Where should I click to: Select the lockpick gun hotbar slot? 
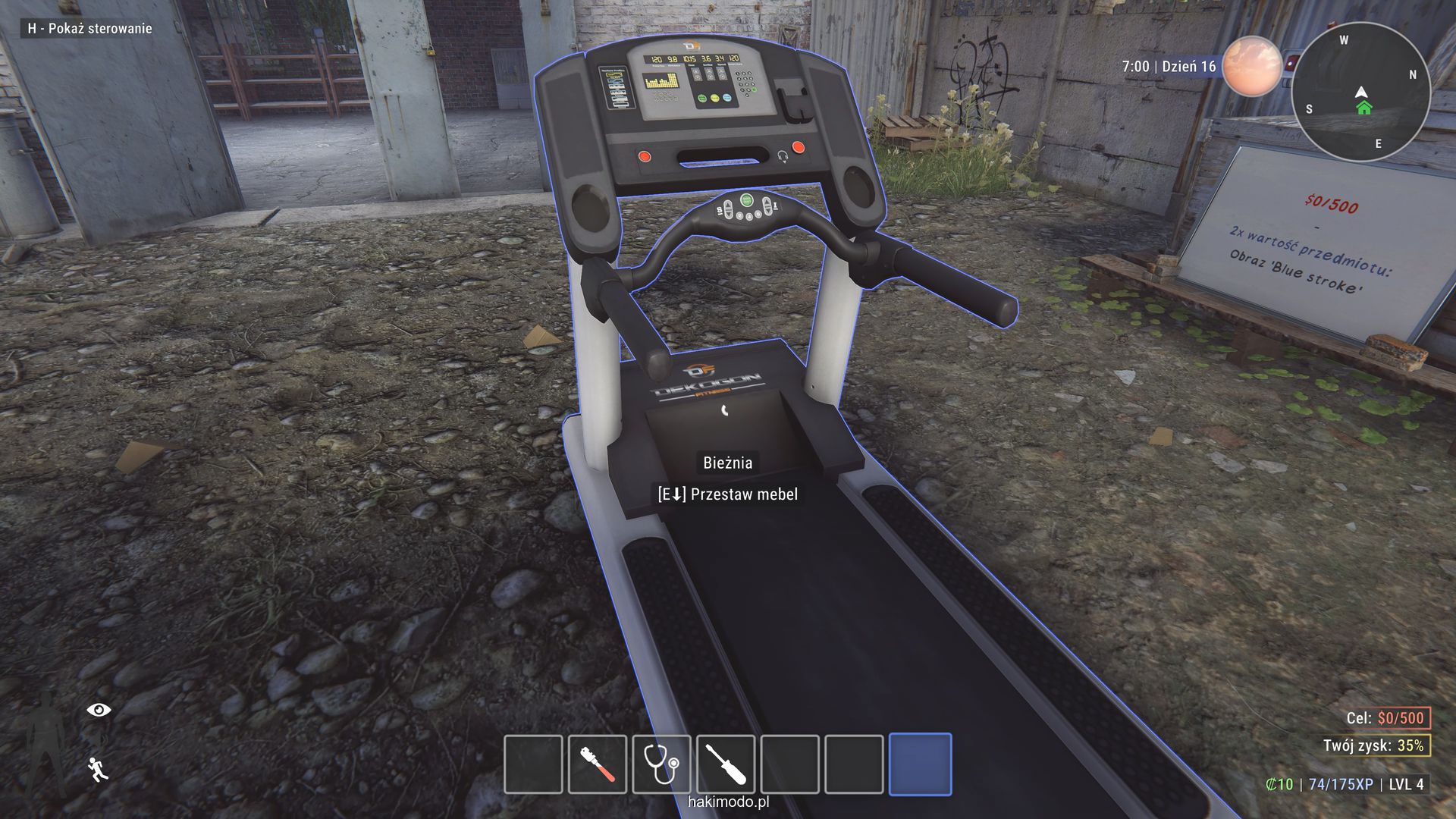coord(598,764)
